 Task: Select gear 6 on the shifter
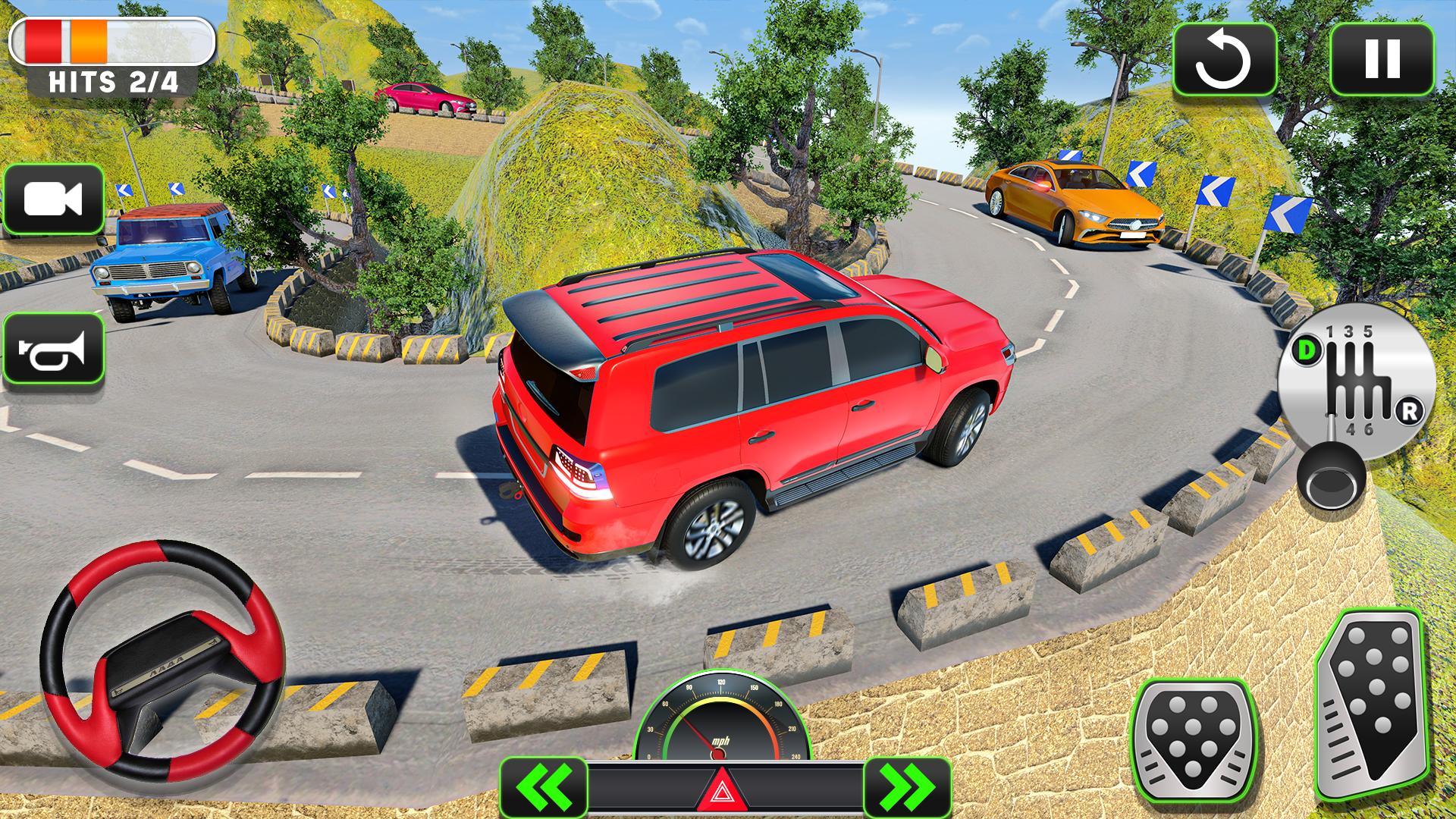1368,428
